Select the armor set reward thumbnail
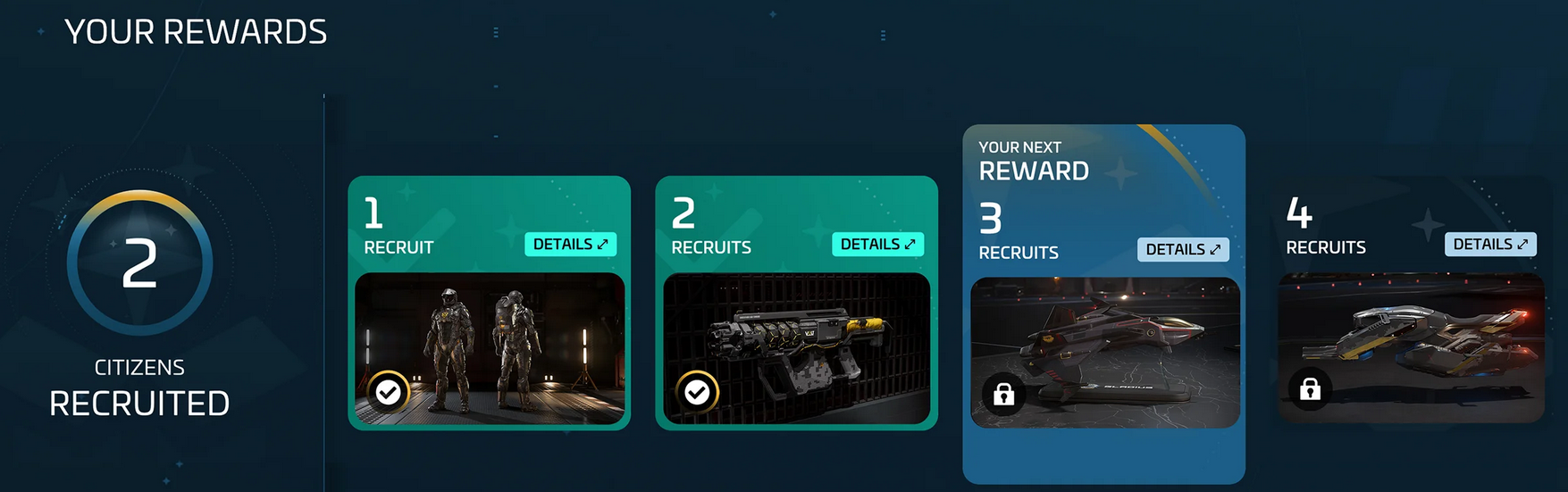1568x492 pixels. tap(490, 348)
